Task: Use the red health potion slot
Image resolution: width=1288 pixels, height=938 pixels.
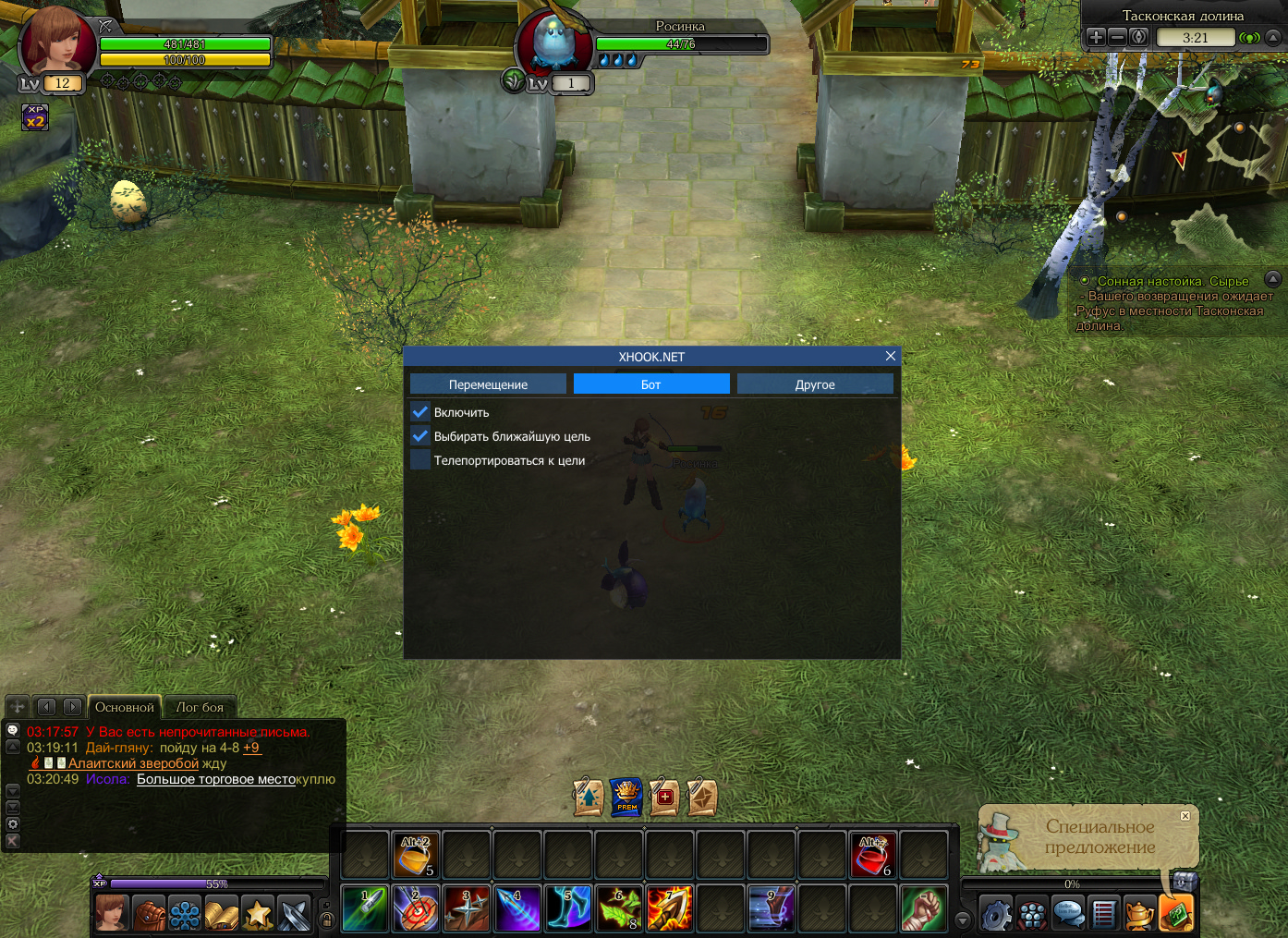Action: click(x=872, y=855)
